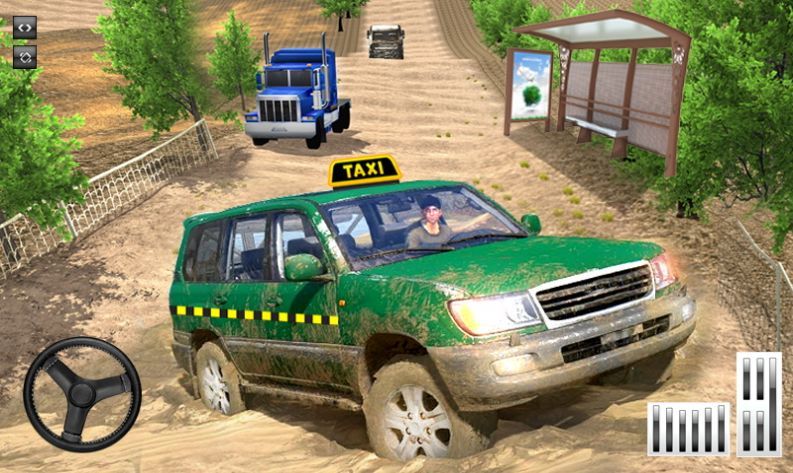Hit the tall accelerator pedal
This screenshot has height=473, width=793.
tap(759, 404)
